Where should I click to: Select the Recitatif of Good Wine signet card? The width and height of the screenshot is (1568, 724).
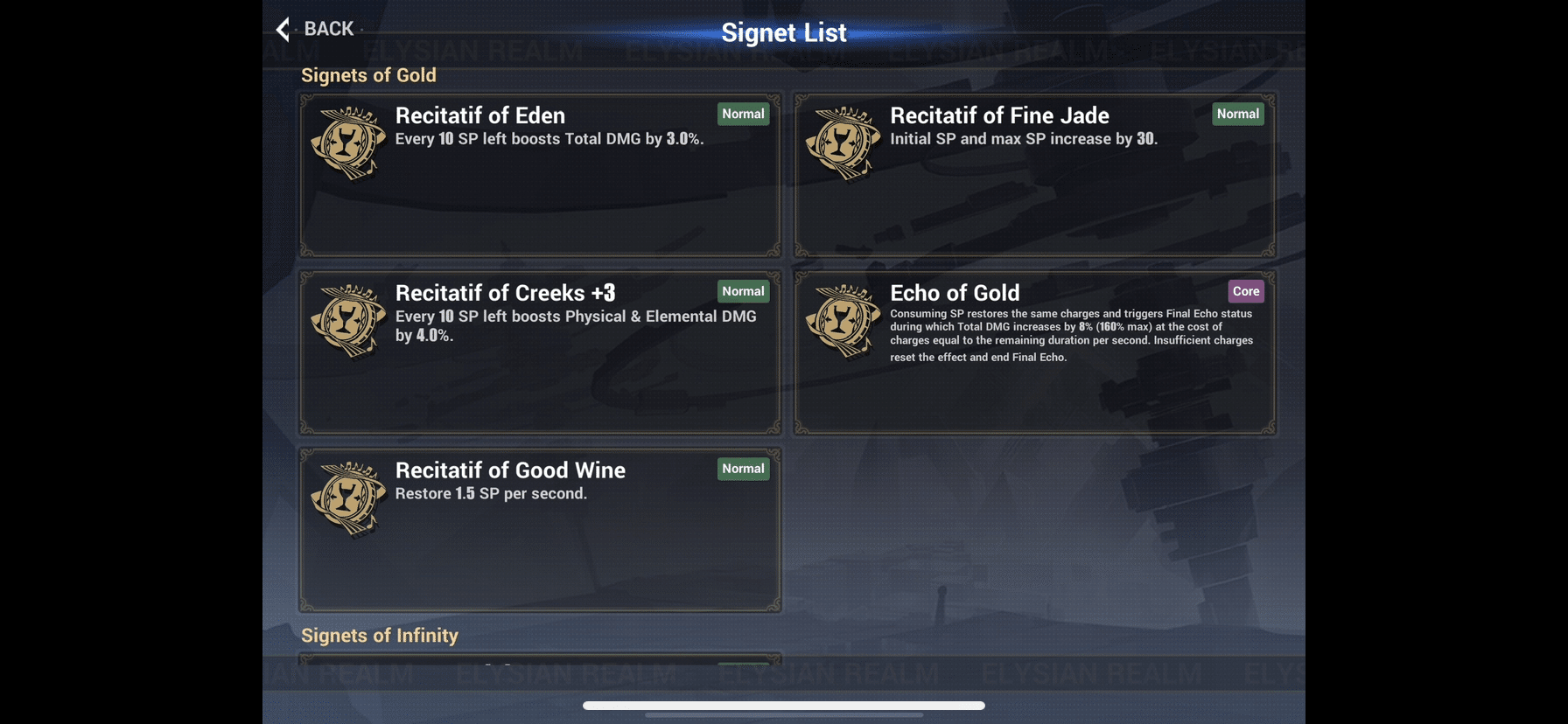click(x=541, y=529)
